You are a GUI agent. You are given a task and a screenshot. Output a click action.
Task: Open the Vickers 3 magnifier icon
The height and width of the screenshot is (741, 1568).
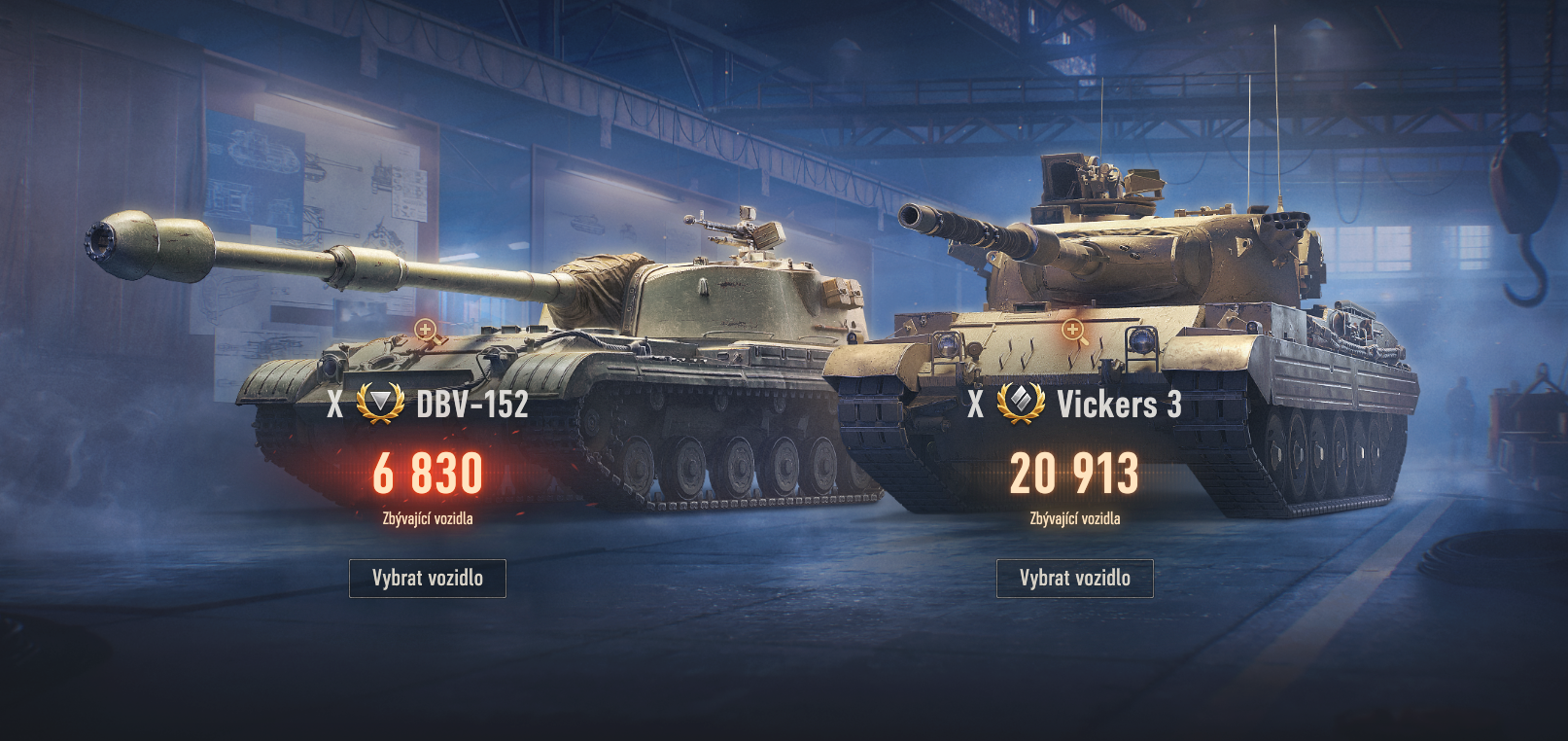(x=1073, y=331)
